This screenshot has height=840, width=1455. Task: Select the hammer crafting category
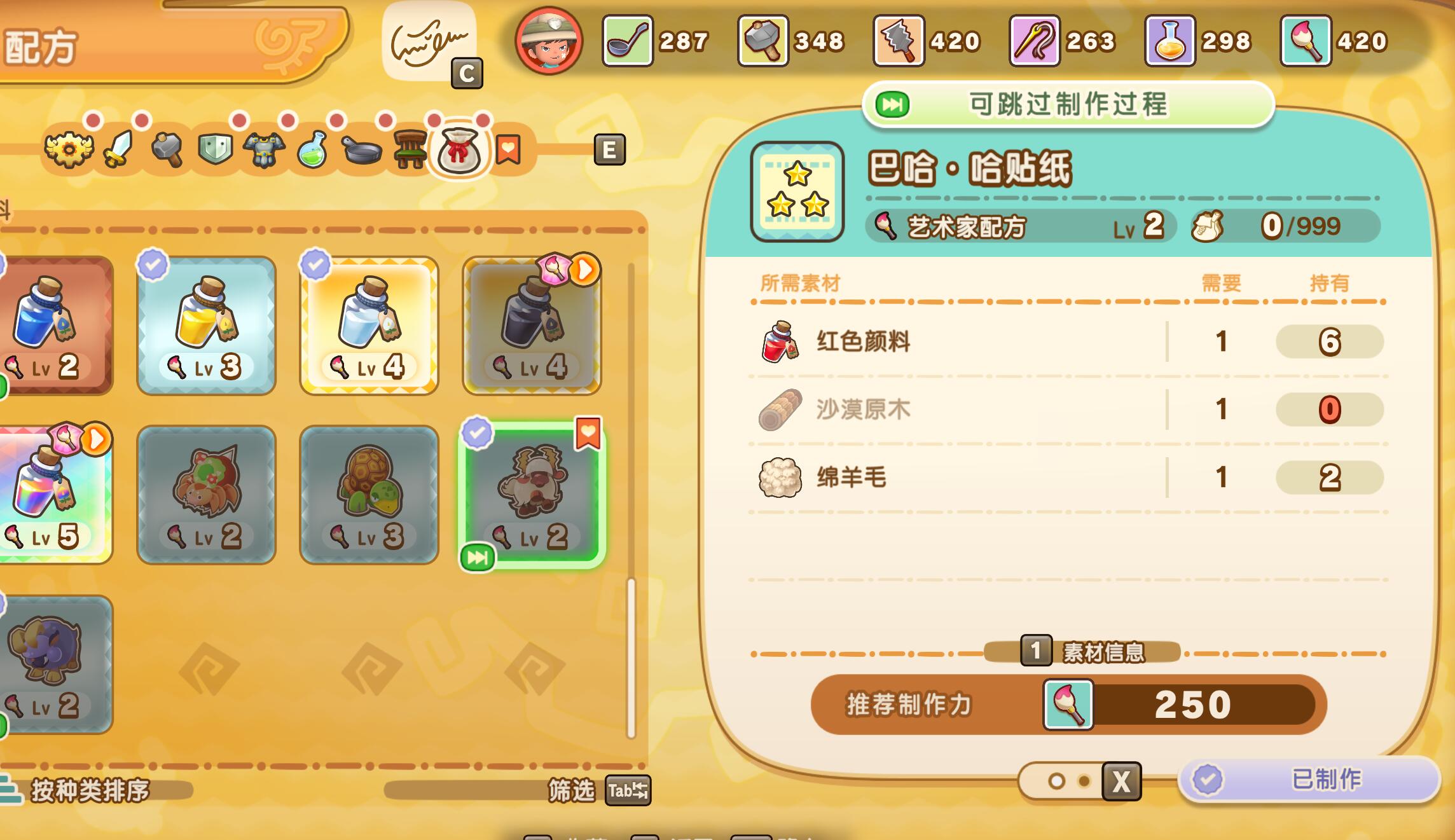tap(167, 149)
